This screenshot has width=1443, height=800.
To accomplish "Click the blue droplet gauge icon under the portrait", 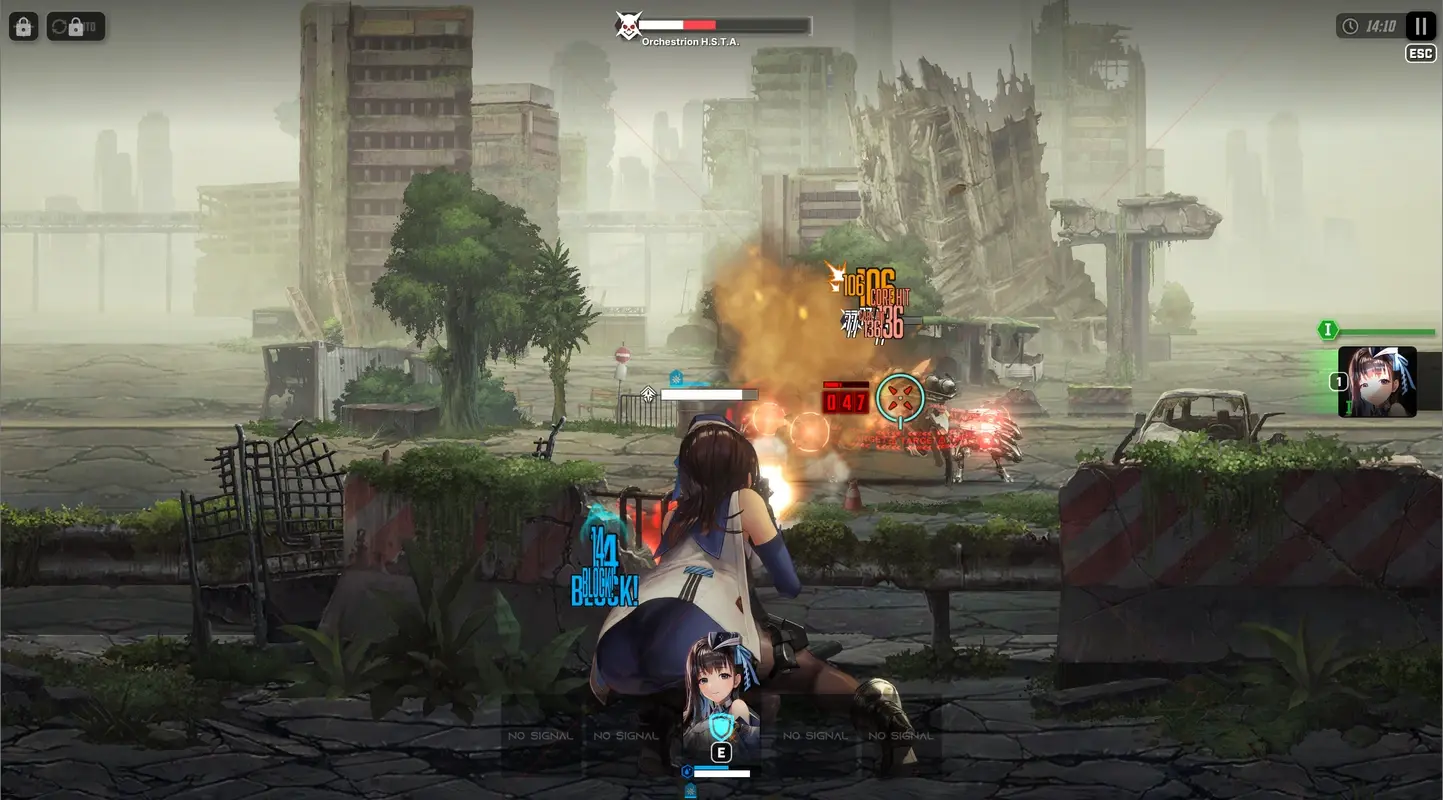I will (x=687, y=771).
